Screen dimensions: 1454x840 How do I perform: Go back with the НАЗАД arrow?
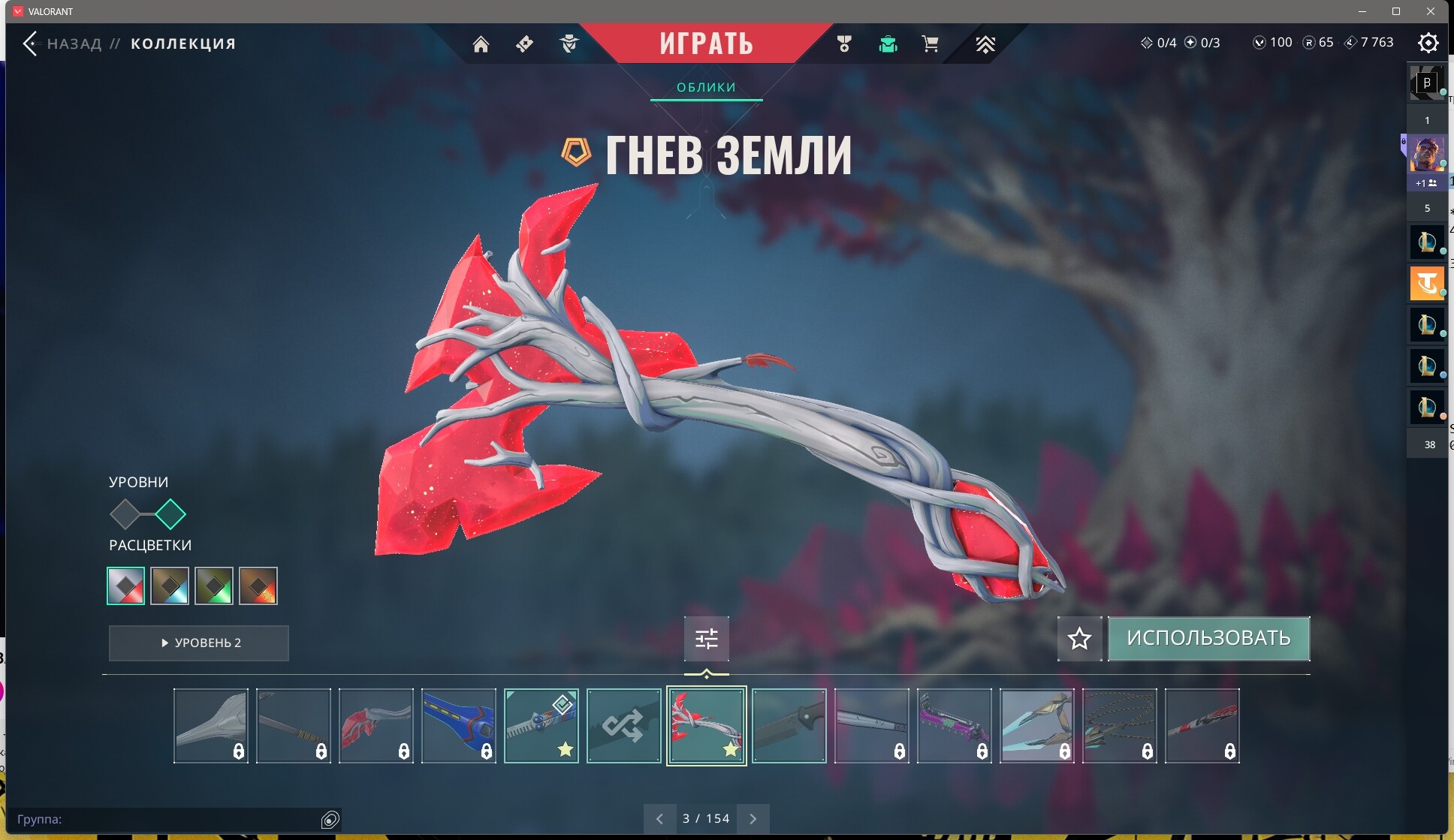(32, 43)
